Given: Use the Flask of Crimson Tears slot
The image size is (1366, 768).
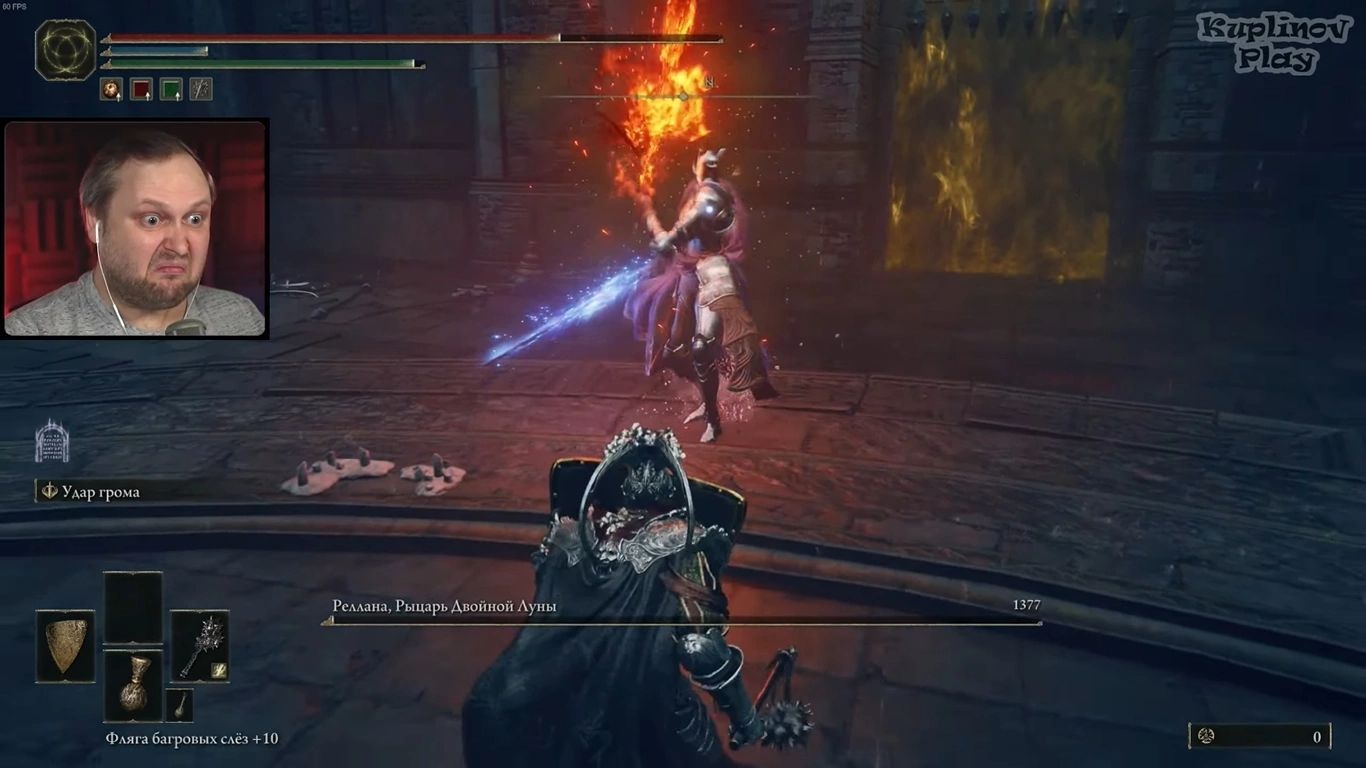Looking at the screenshot, I should (133, 685).
